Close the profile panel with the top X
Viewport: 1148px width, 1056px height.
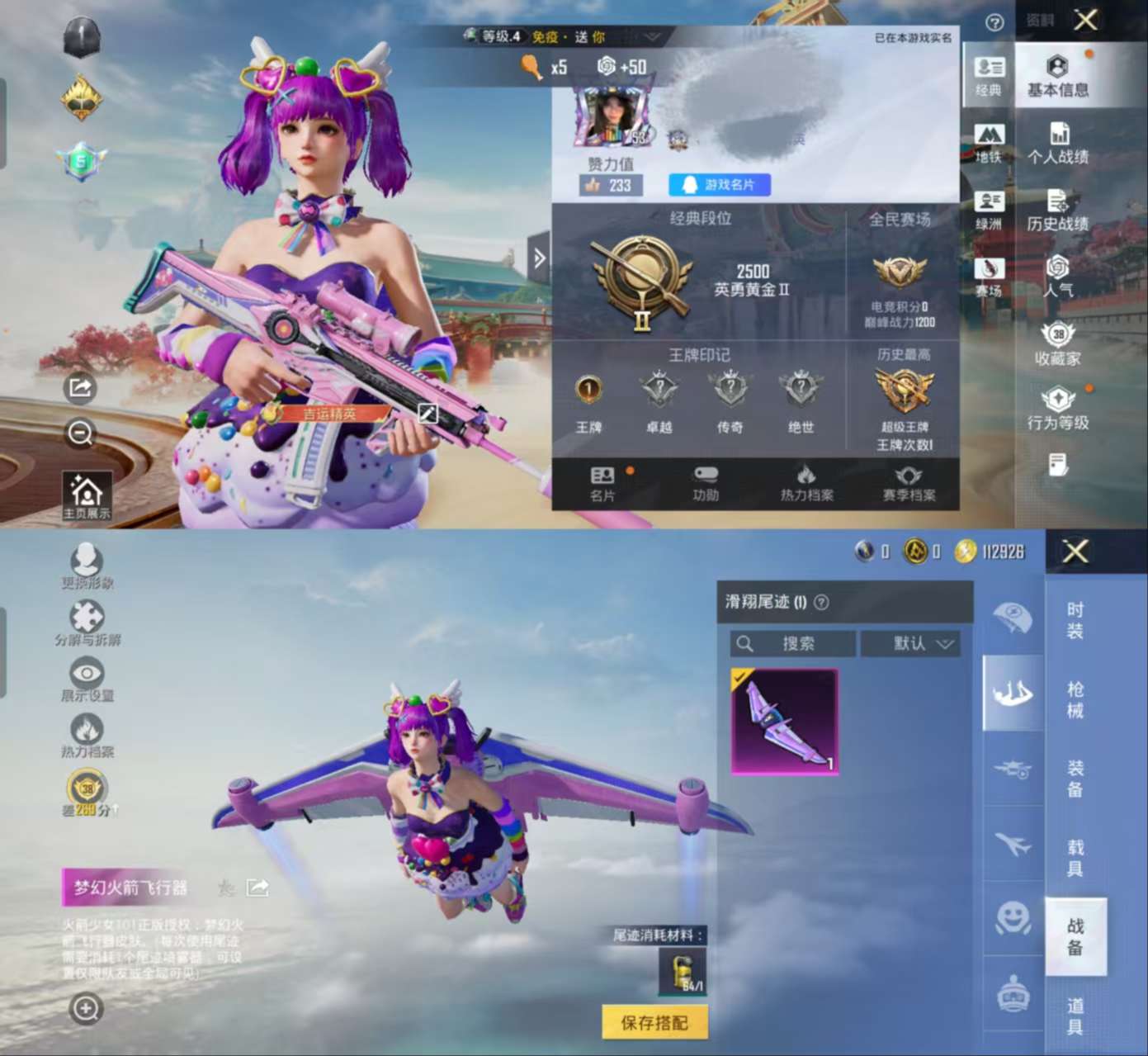pyautogui.click(x=1085, y=20)
